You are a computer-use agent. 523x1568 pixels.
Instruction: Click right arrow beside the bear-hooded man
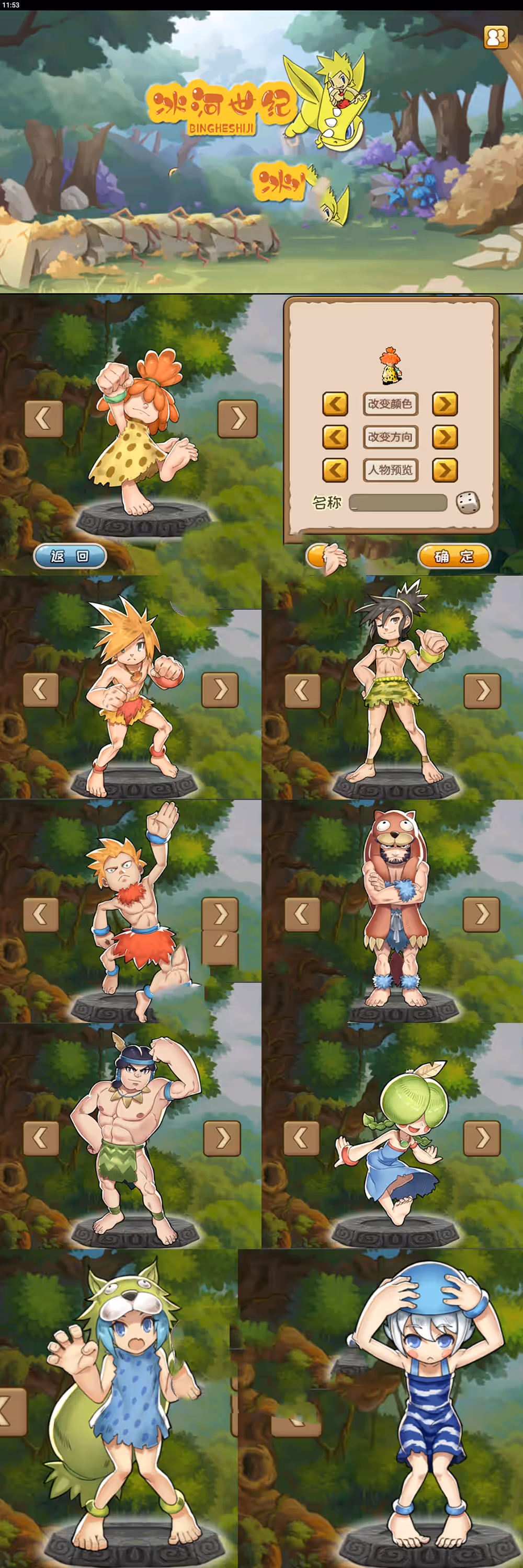(x=481, y=914)
